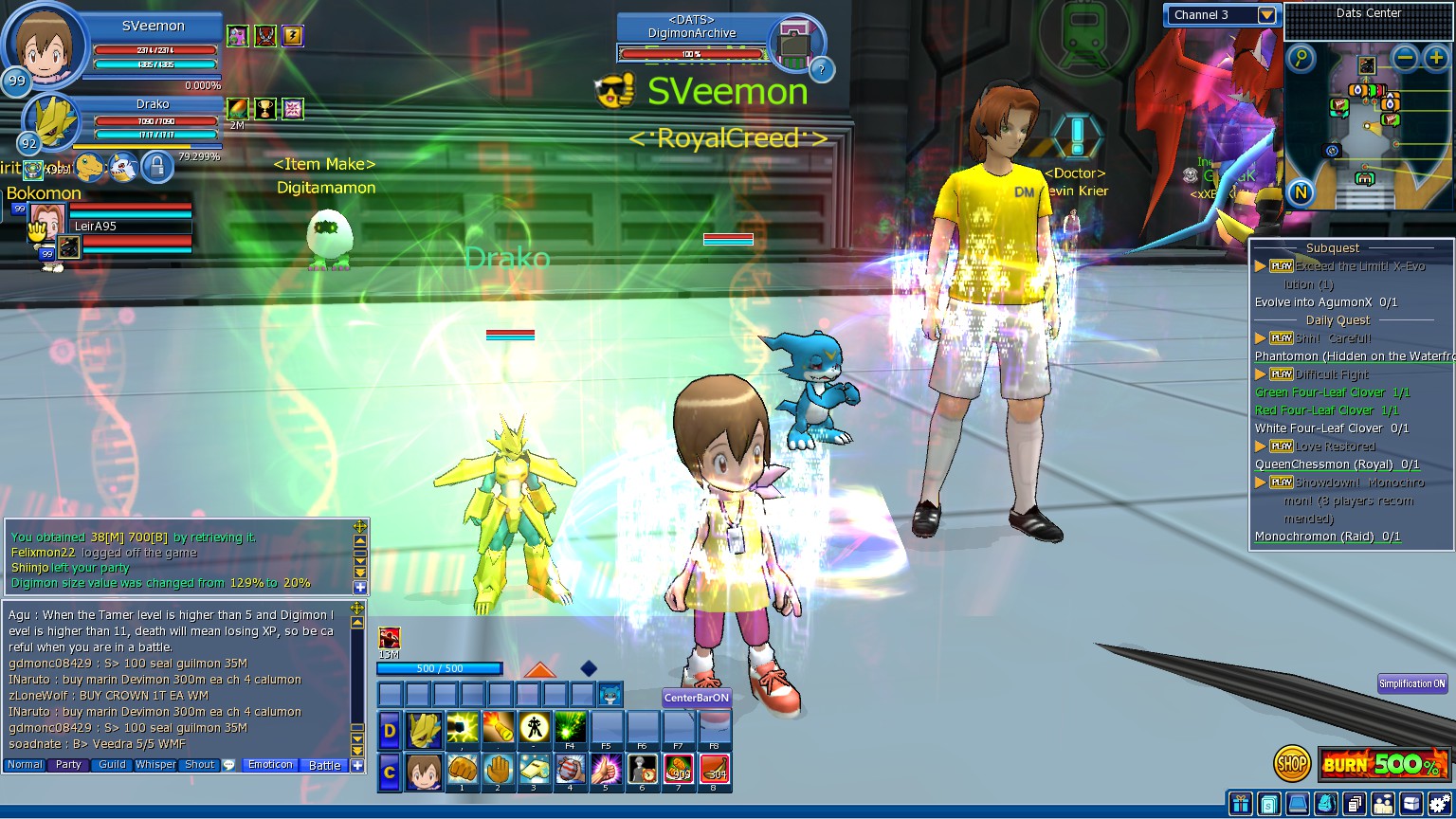Use the thumbs-up emote icon
This screenshot has width=1456, height=819.
coord(606,770)
